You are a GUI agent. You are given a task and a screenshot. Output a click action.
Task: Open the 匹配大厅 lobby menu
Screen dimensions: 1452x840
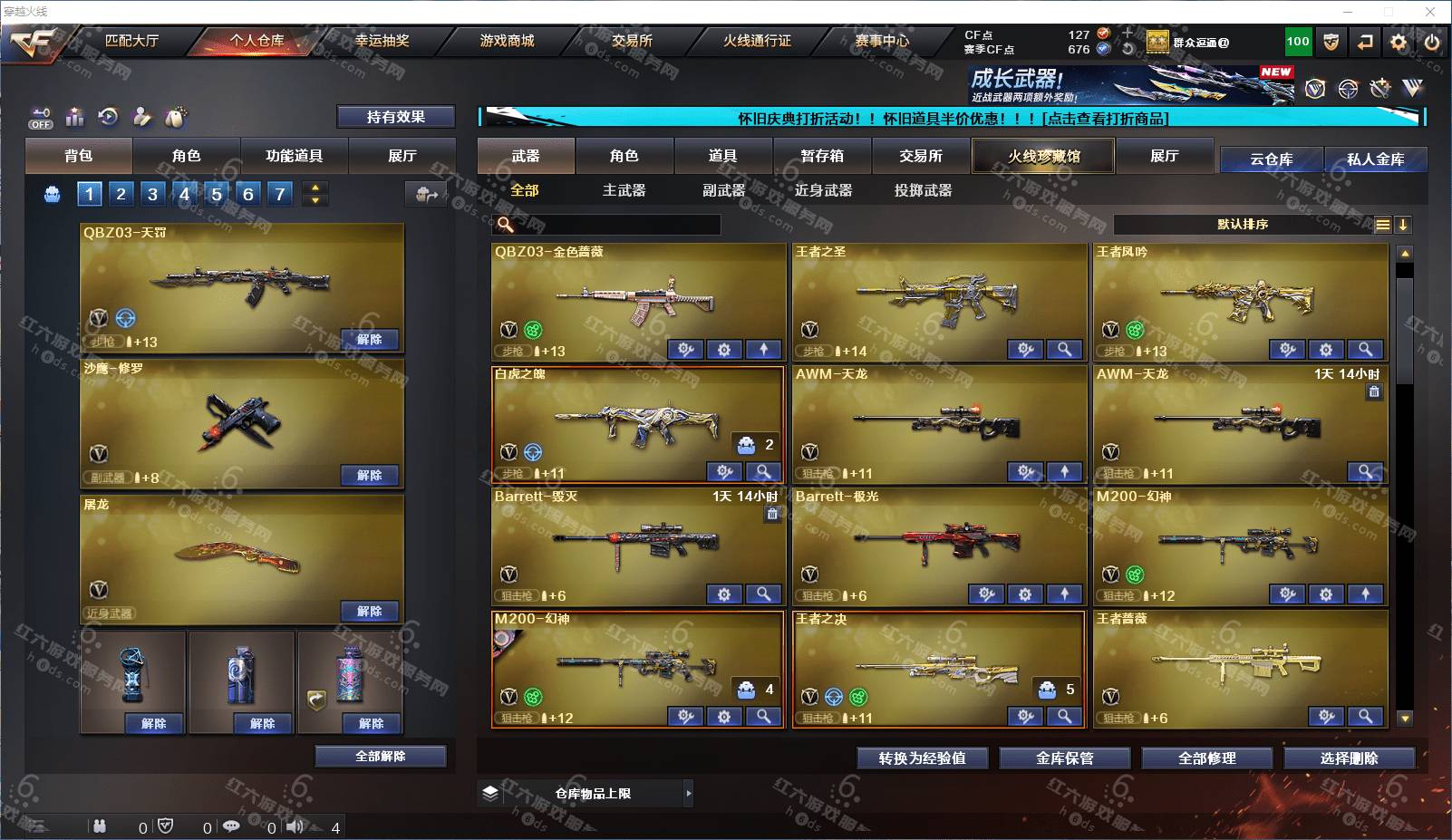(x=131, y=41)
